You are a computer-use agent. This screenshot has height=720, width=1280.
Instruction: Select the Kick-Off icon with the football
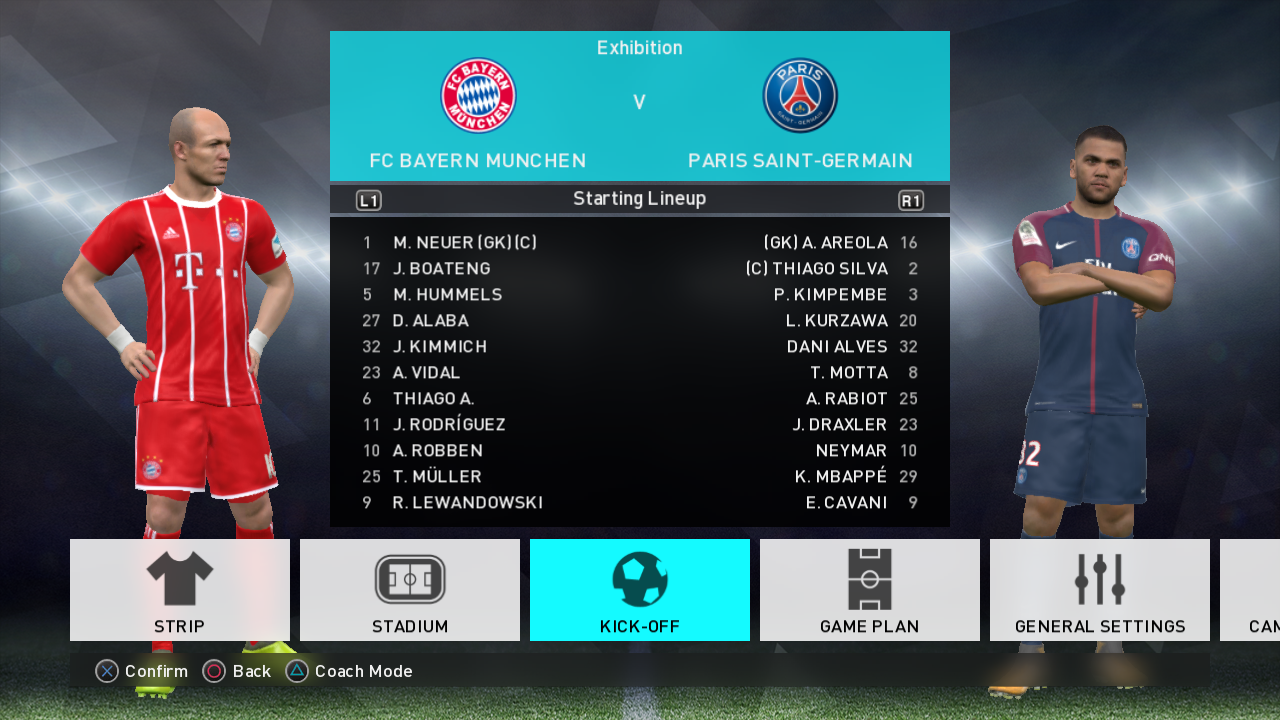[639, 580]
